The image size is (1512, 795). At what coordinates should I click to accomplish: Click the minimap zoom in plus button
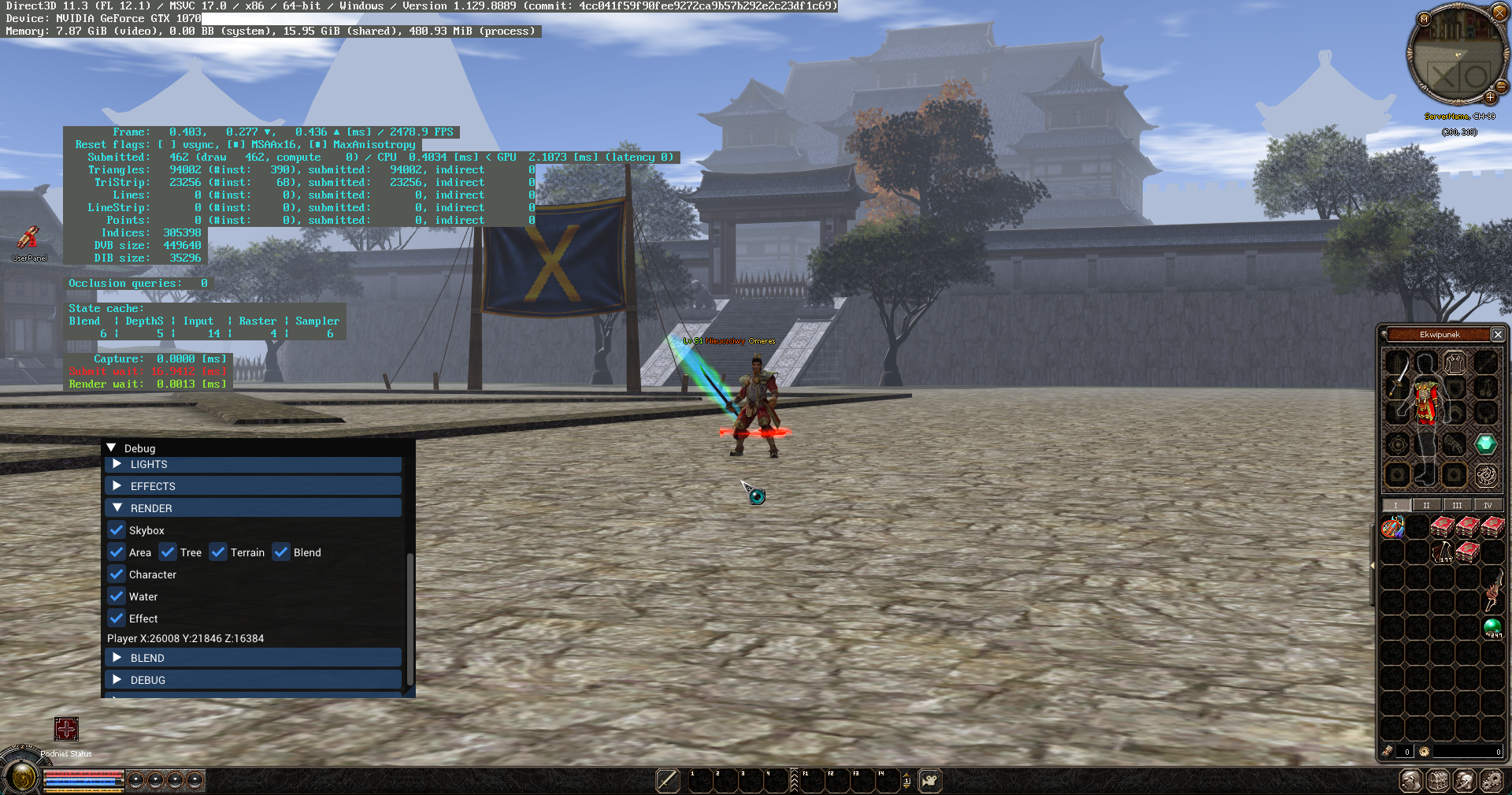click(x=1490, y=97)
